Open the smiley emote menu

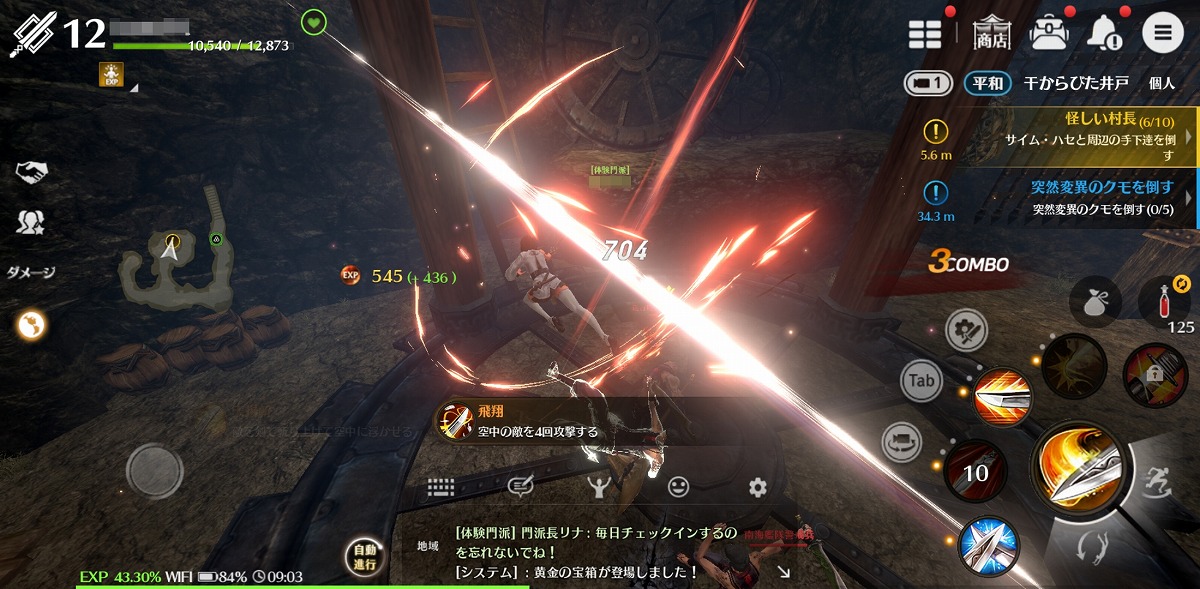point(678,487)
